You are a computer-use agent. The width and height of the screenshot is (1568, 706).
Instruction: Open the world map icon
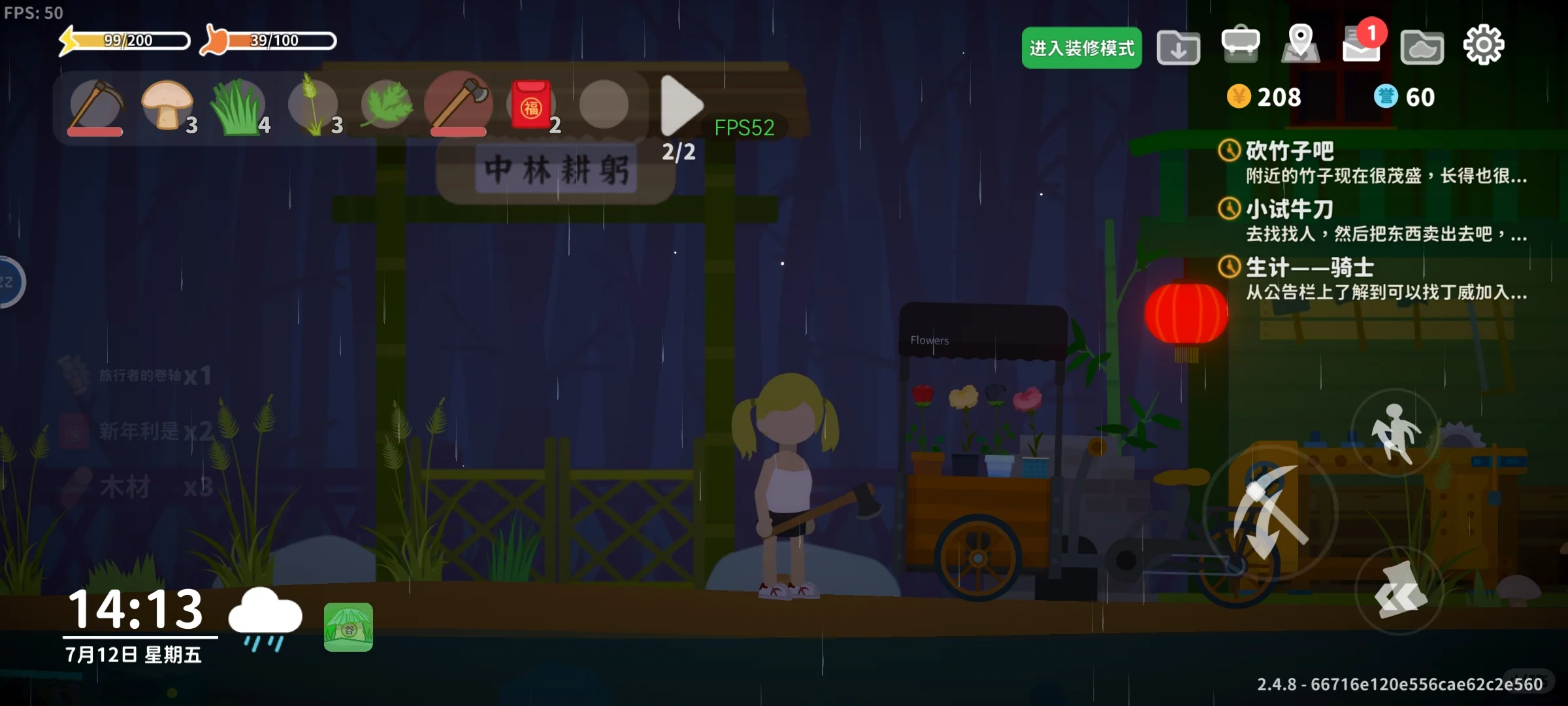[x=1299, y=44]
